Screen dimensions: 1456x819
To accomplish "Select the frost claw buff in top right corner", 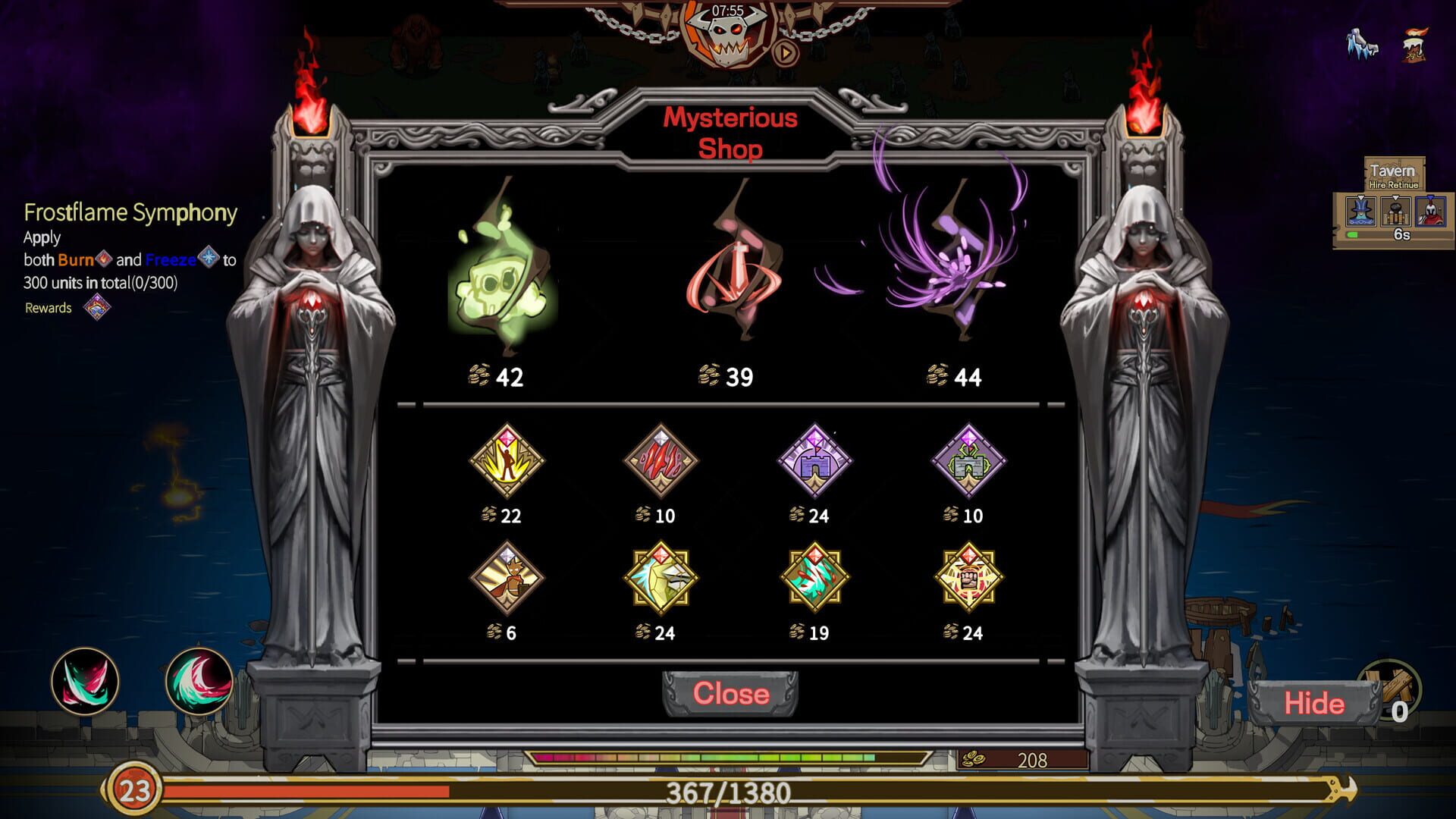I will [x=1363, y=43].
